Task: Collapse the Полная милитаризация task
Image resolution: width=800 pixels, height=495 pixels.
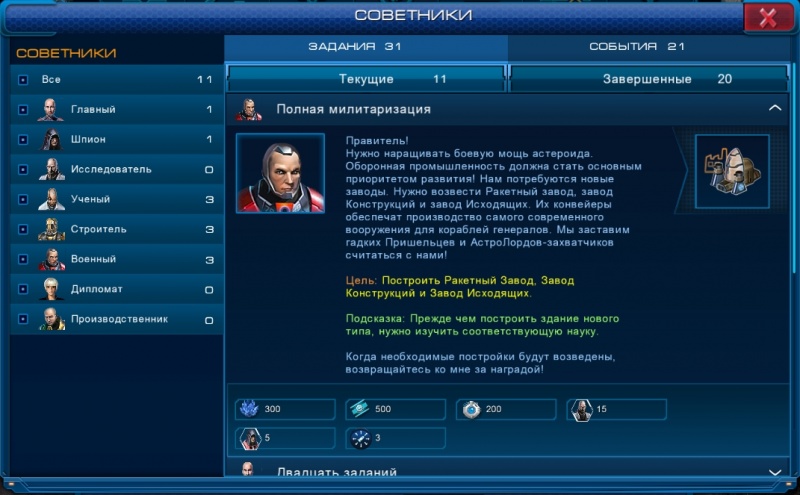Action: [x=774, y=108]
